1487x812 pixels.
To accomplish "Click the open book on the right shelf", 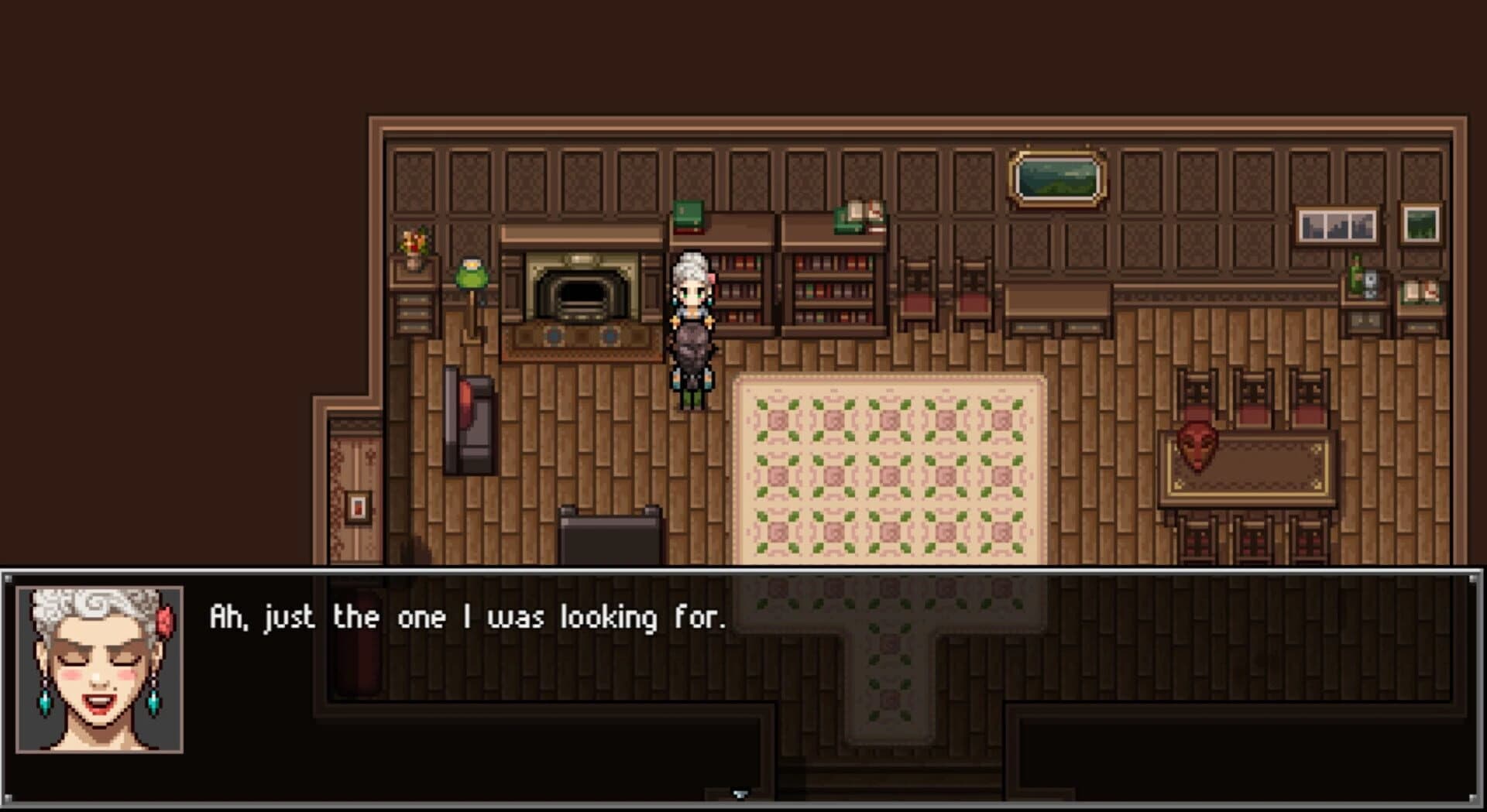I will pos(860,209).
